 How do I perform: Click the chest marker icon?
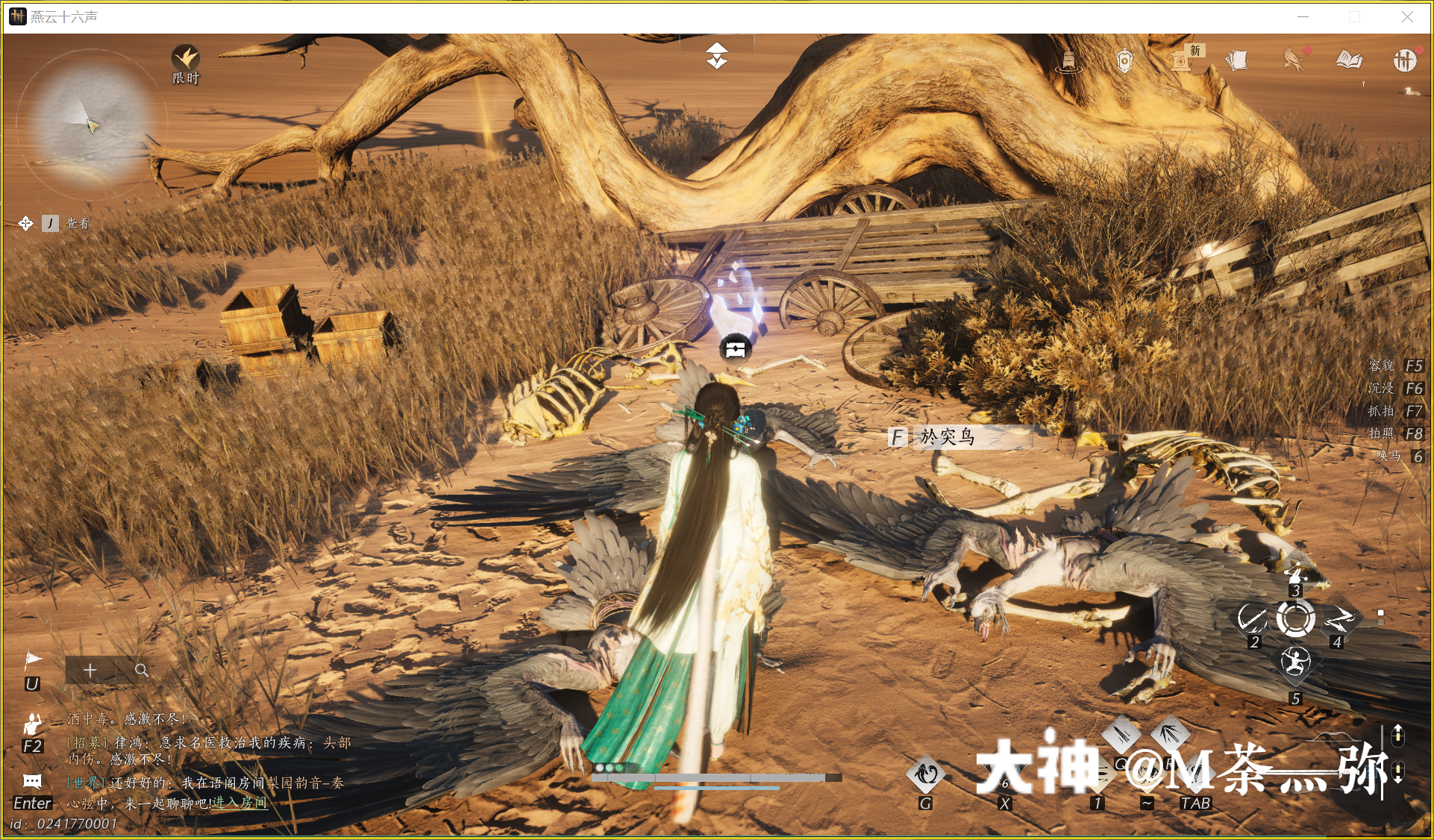tap(736, 348)
